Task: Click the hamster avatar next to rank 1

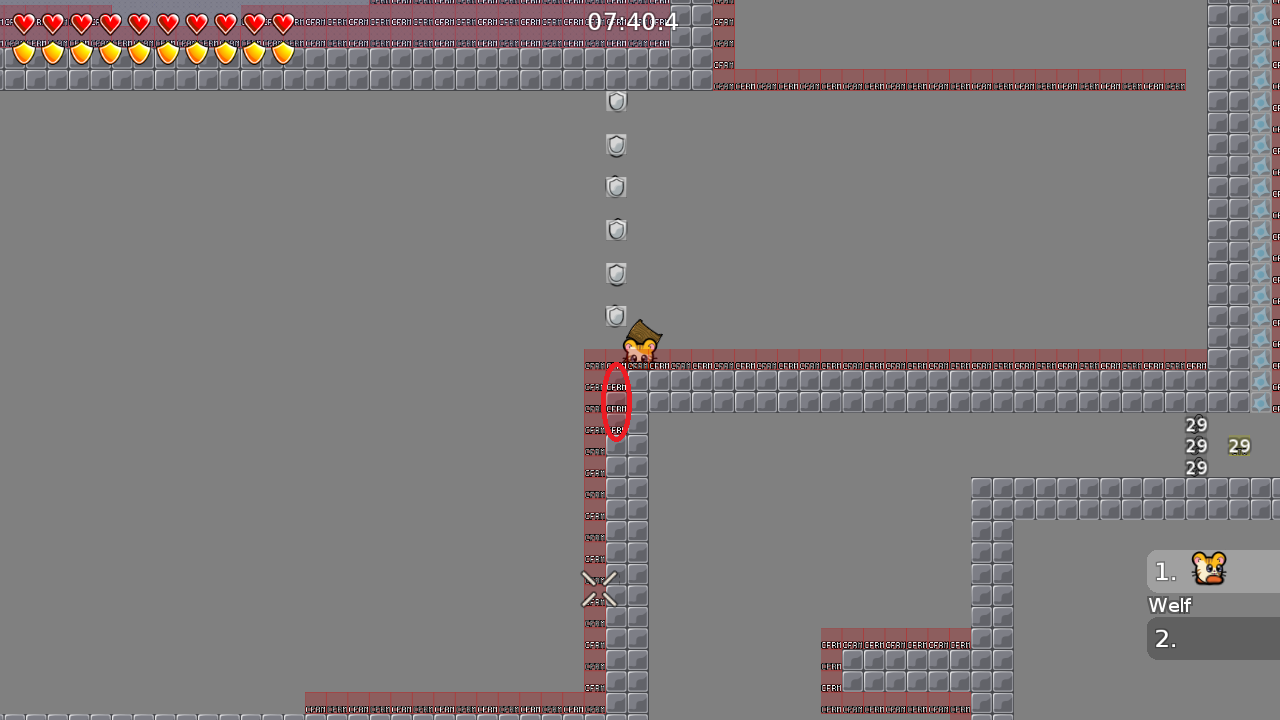Action: click(1208, 570)
